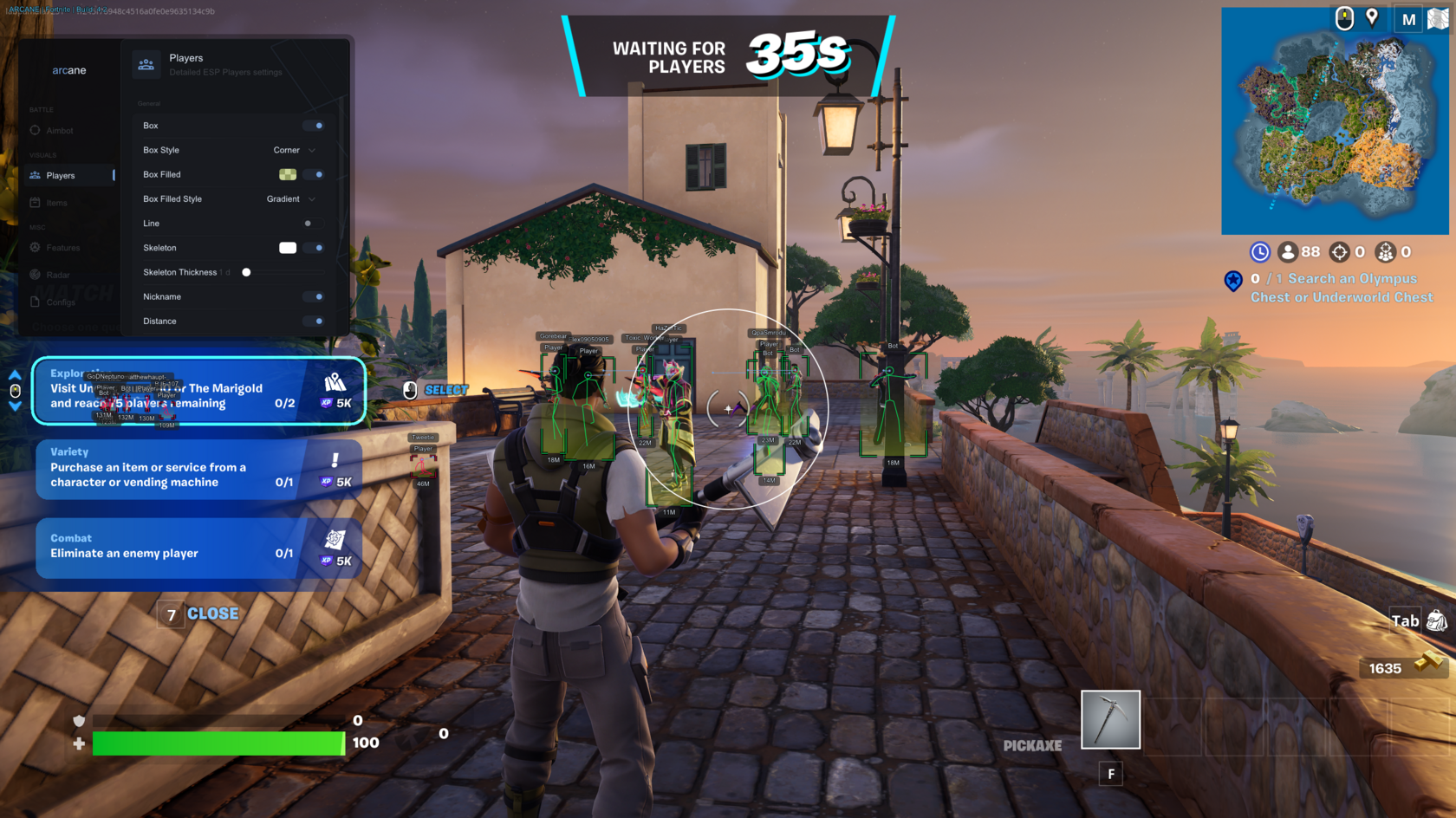The height and width of the screenshot is (818, 1456).
Task: Click the Players ESP header icon
Action: tap(146, 63)
